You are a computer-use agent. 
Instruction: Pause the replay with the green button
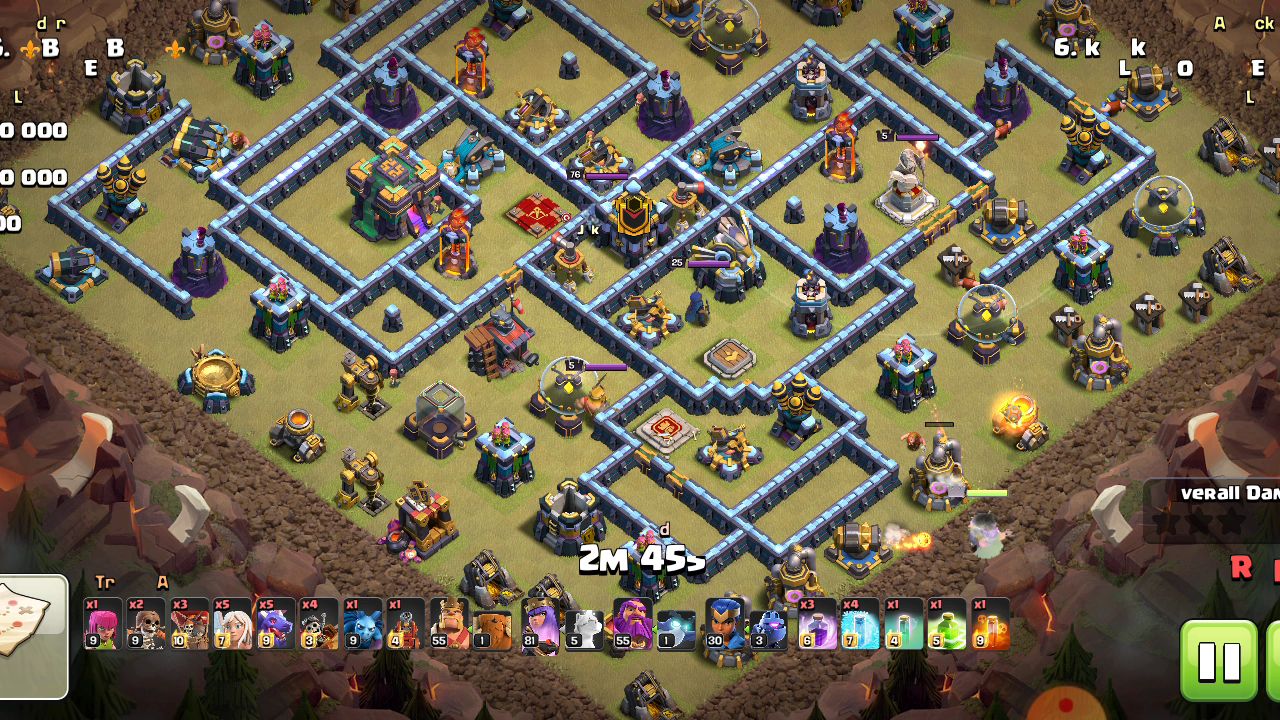click(x=1219, y=660)
